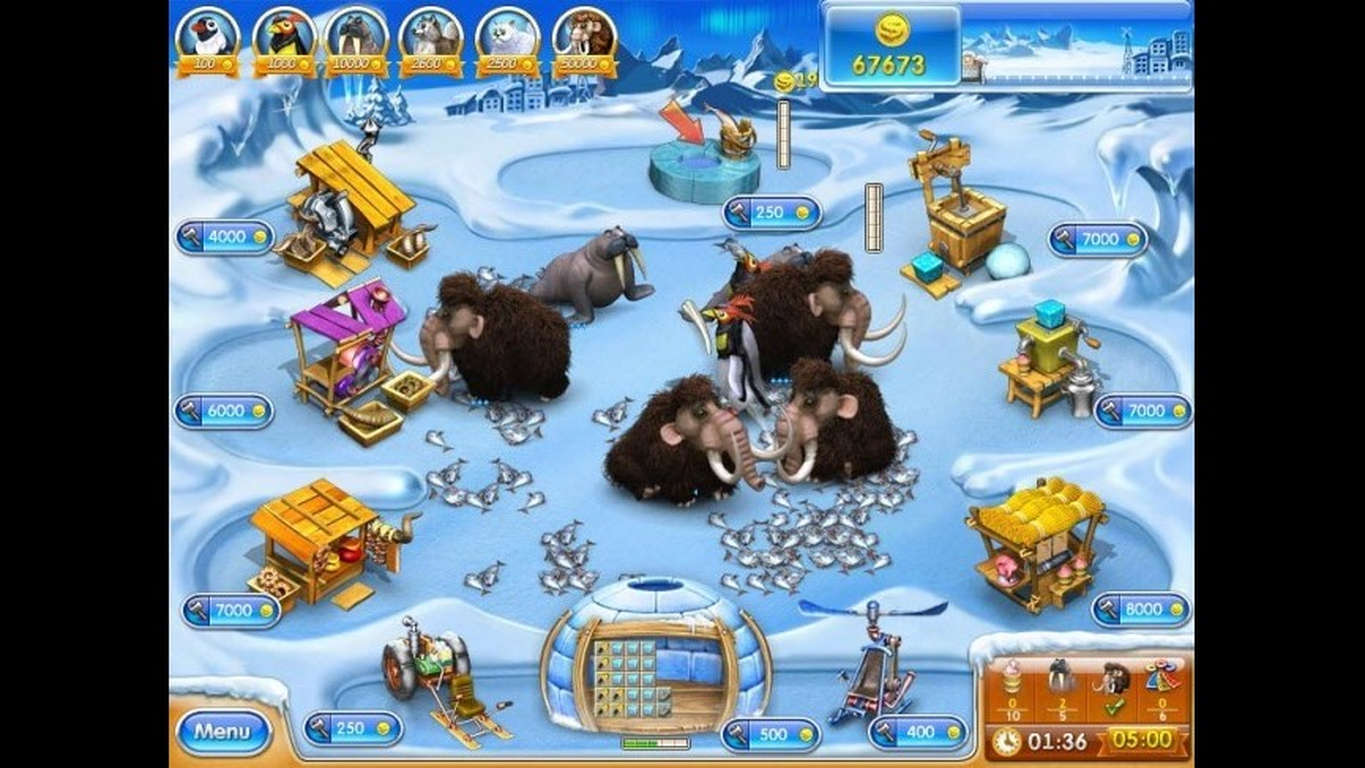Open the Menu
This screenshot has width=1365, height=768.
[x=225, y=731]
